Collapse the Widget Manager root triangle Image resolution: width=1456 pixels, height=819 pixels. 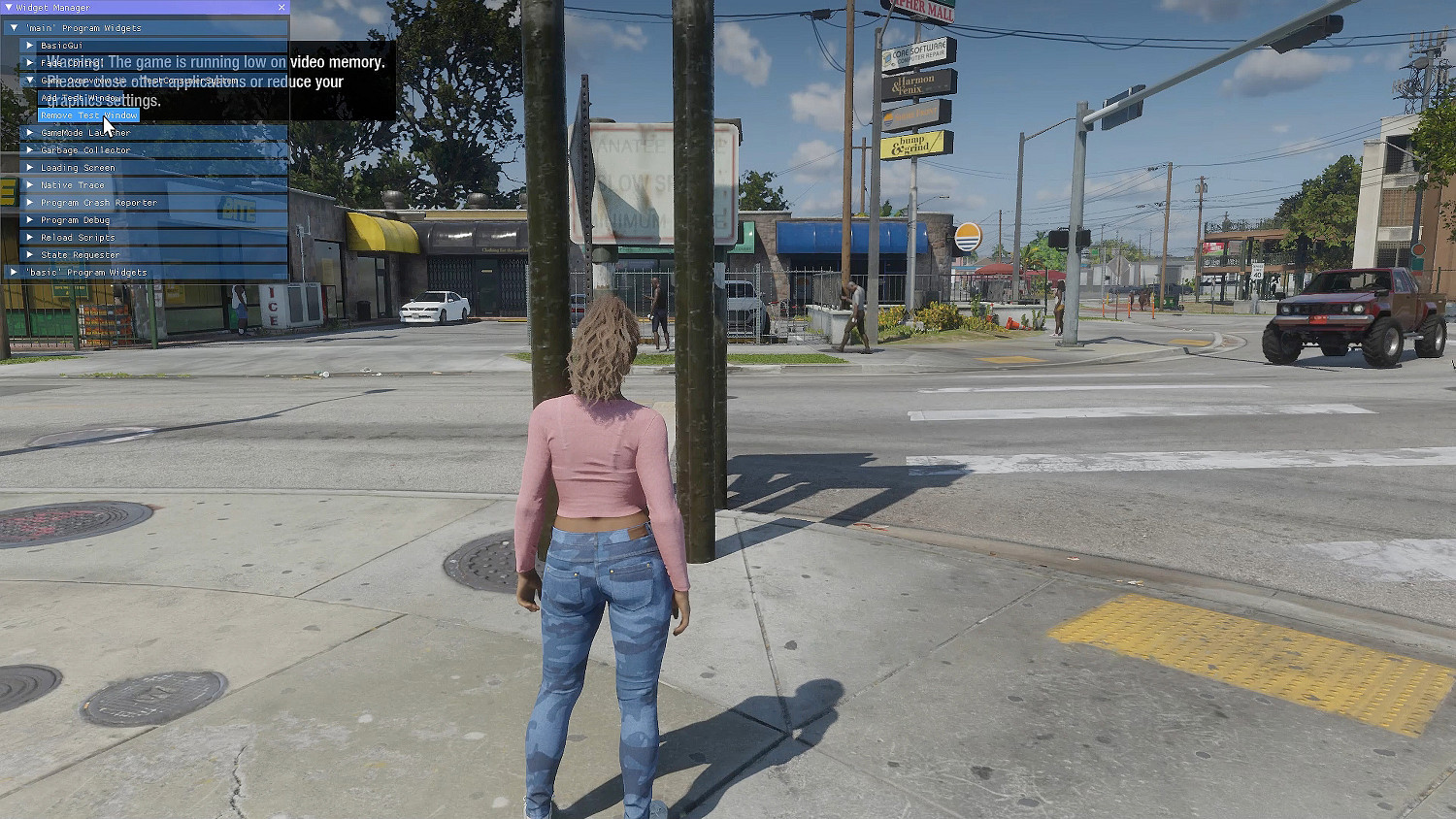[9, 7]
